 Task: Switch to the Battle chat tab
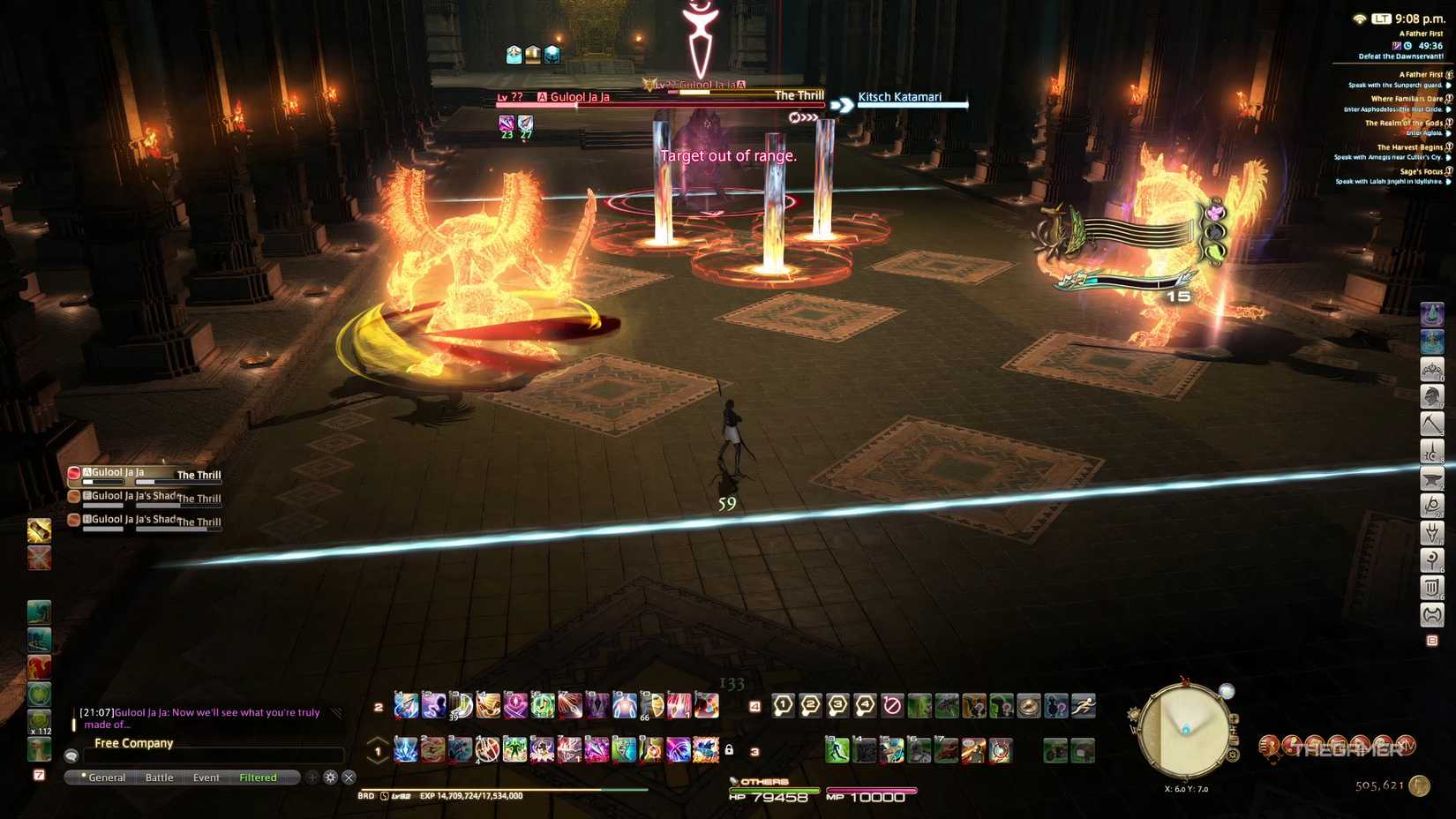click(x=159, y=778)
